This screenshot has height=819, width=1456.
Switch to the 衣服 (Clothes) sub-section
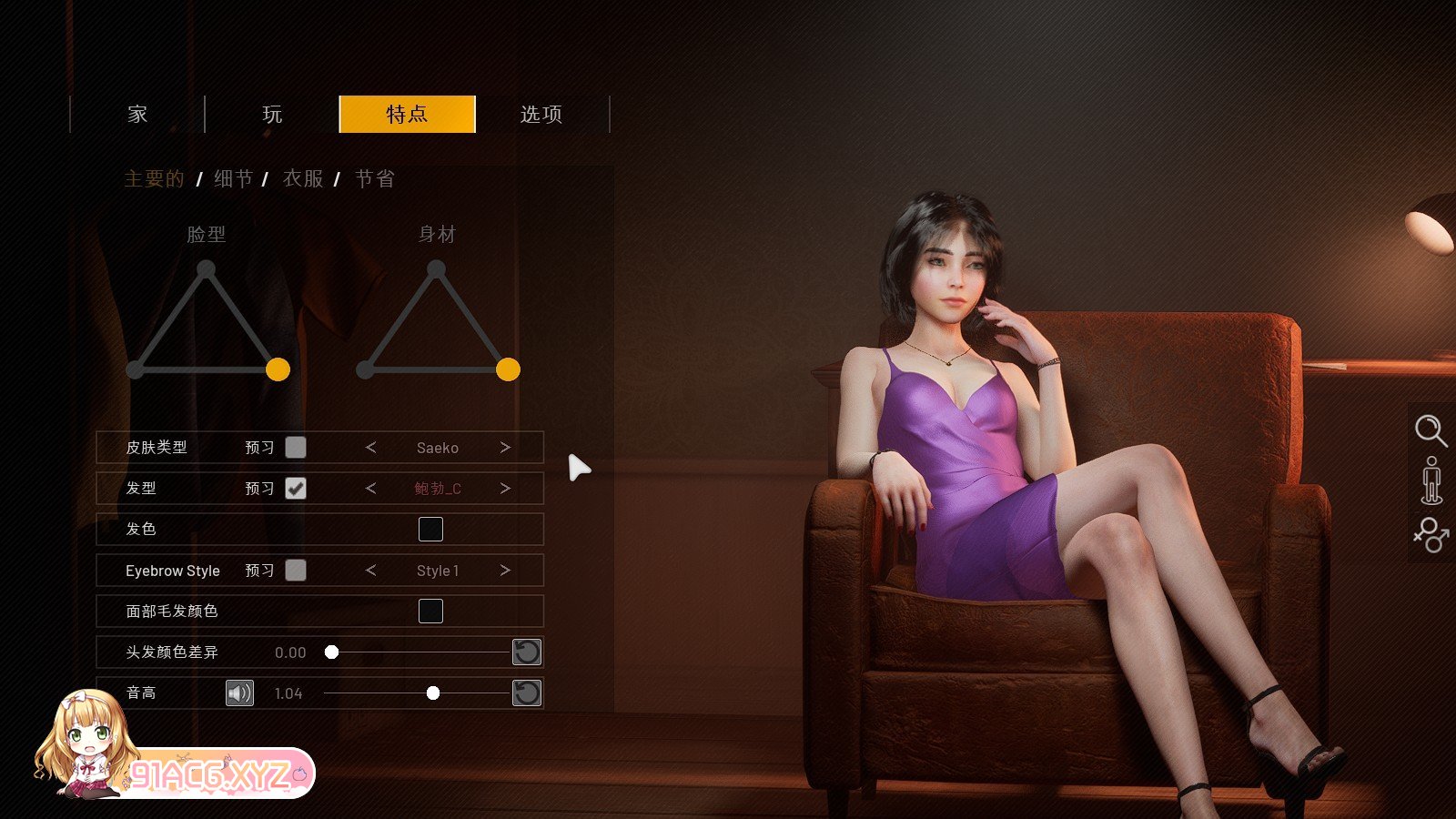(303, 179)
